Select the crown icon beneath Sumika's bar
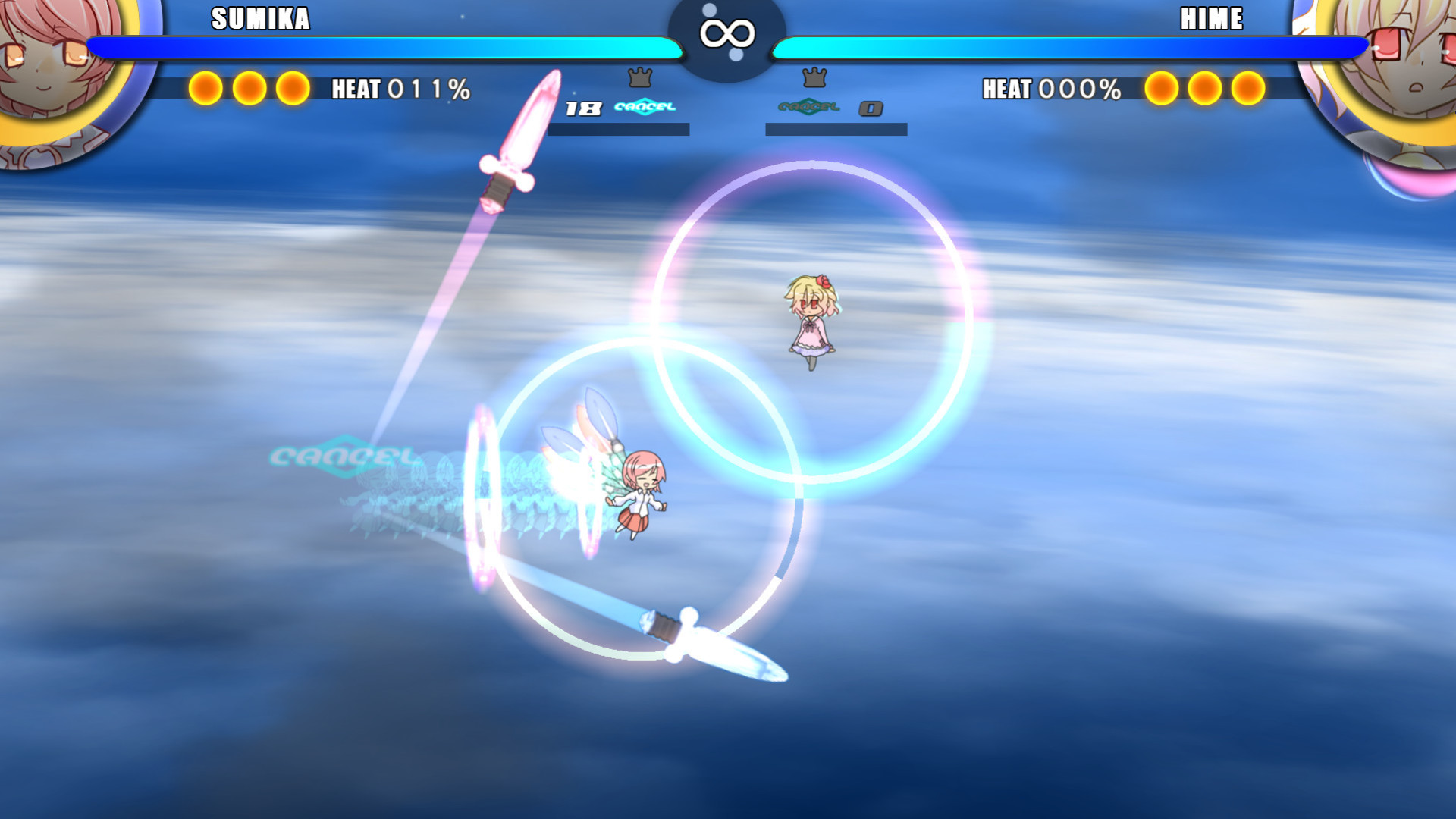The height and width of the screenshot is (819, 1456). 640,77
